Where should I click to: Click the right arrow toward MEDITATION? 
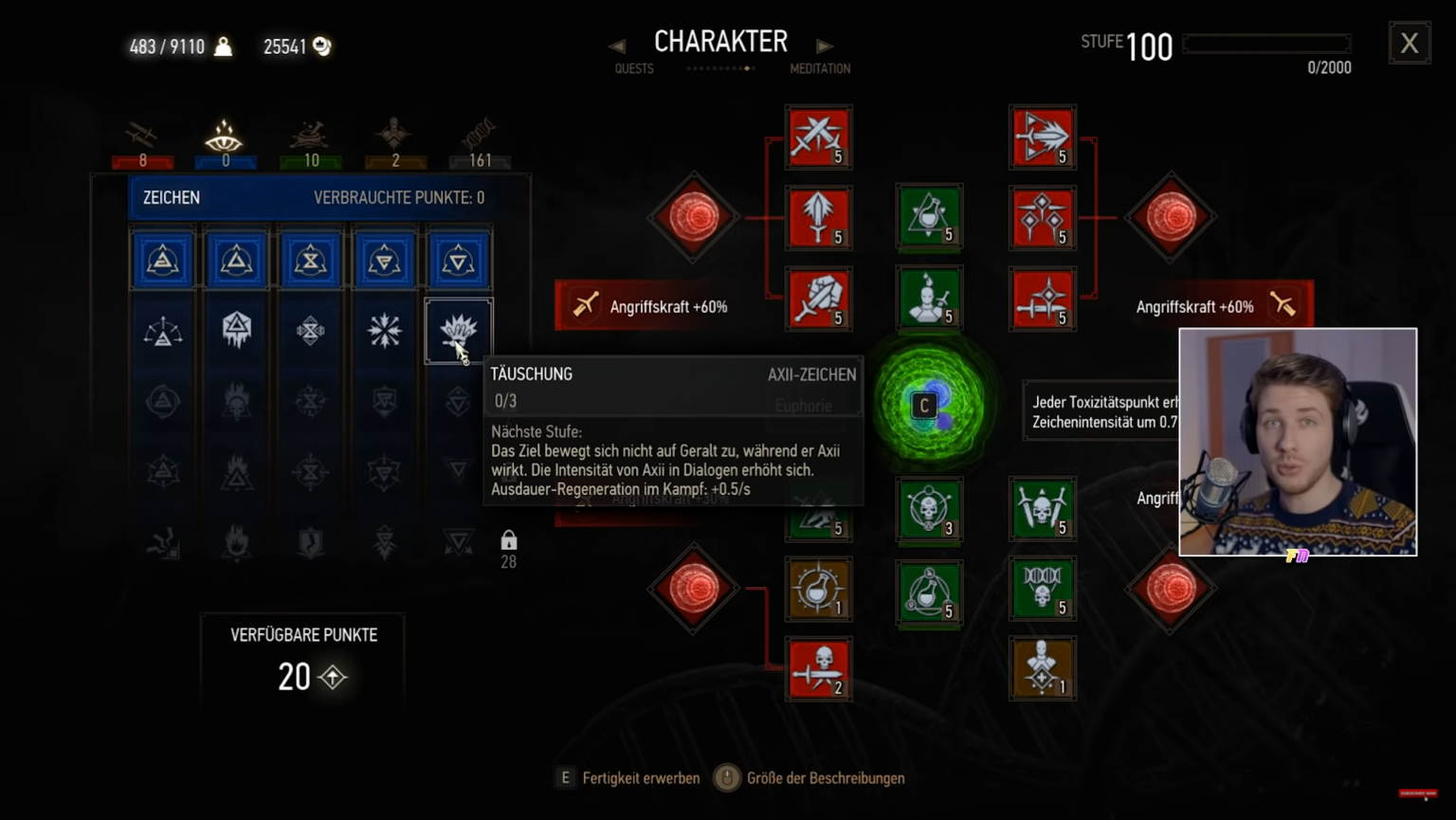tap(825, 45)
